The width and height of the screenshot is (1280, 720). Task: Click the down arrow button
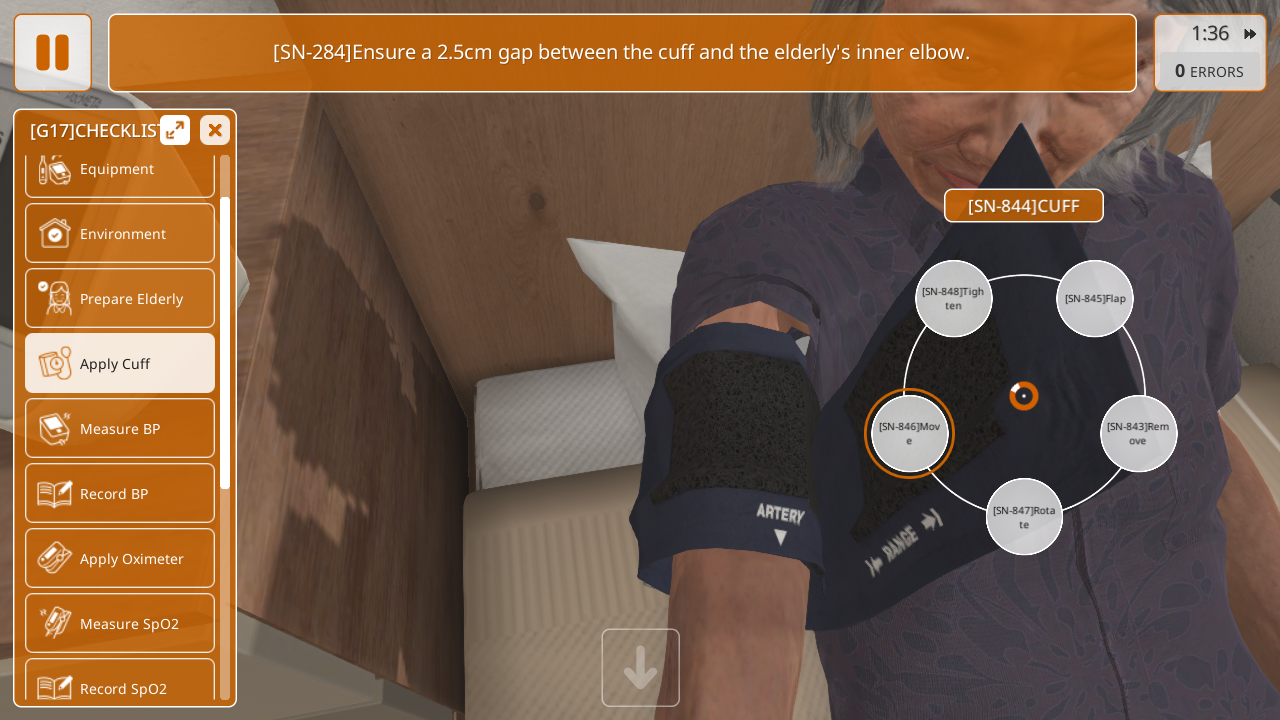click(640, 668)
